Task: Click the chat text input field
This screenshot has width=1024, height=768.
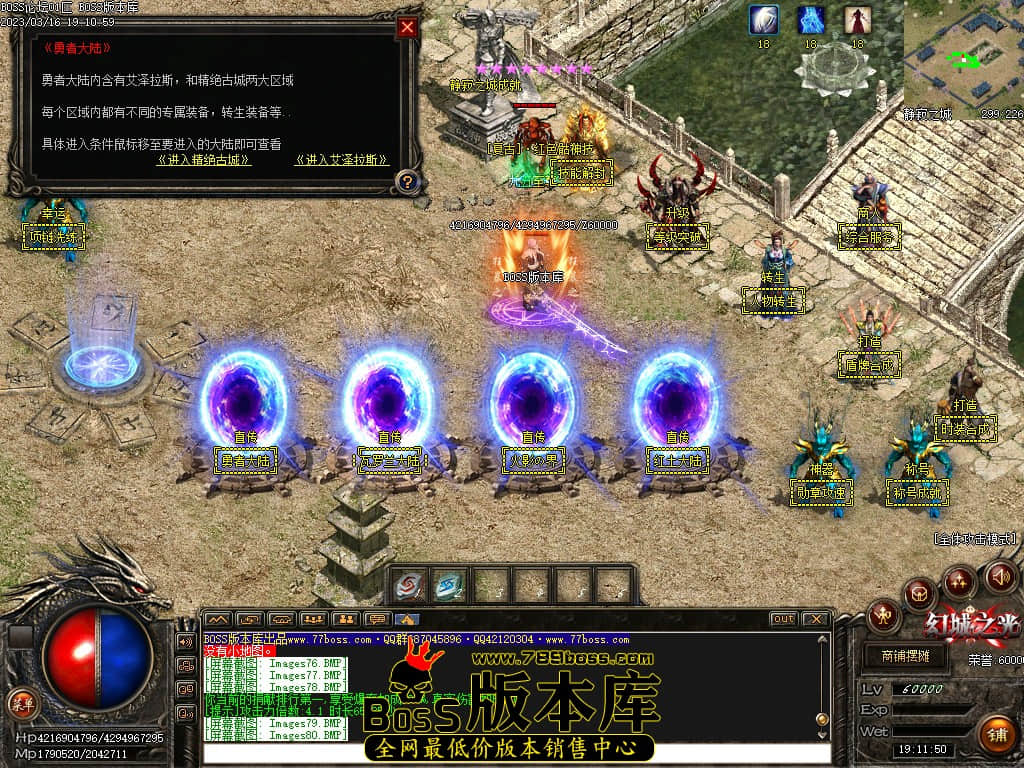Action: click(515, 754)
